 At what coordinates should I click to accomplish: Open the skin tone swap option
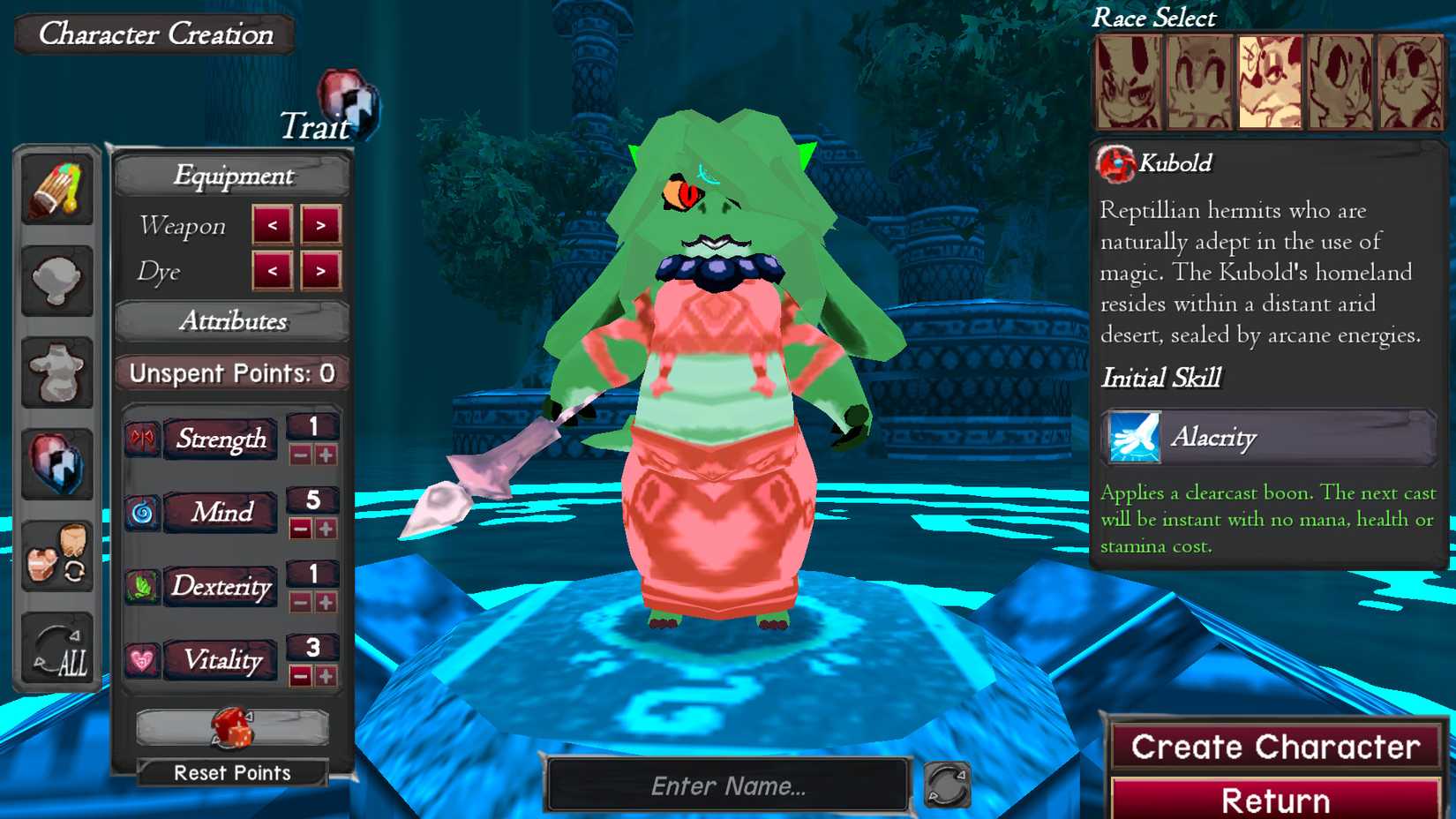click(x=57, y=556)
